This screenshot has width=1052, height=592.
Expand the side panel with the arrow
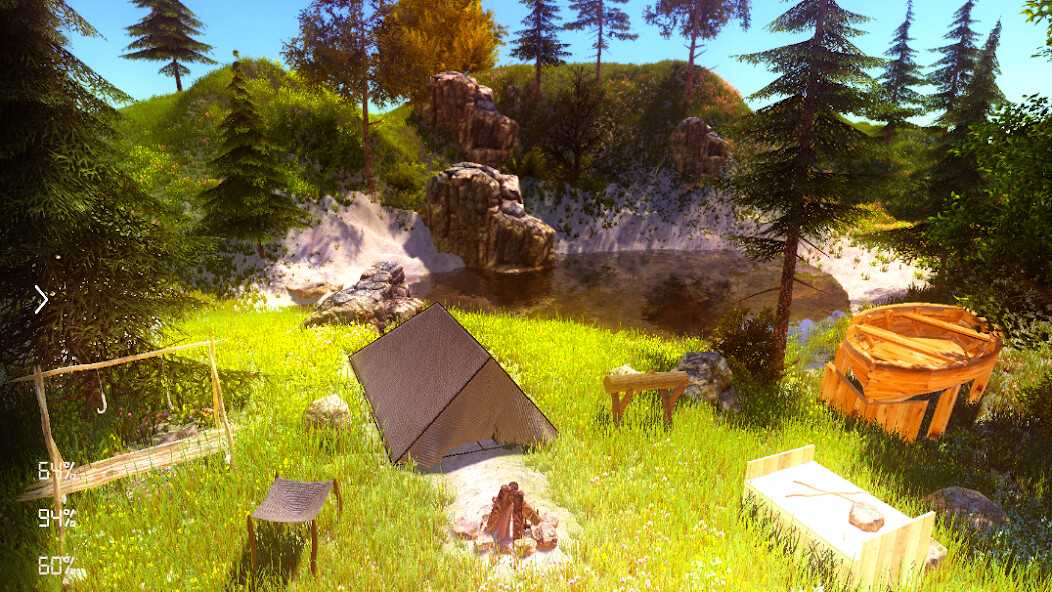click(x=41, y=299)
